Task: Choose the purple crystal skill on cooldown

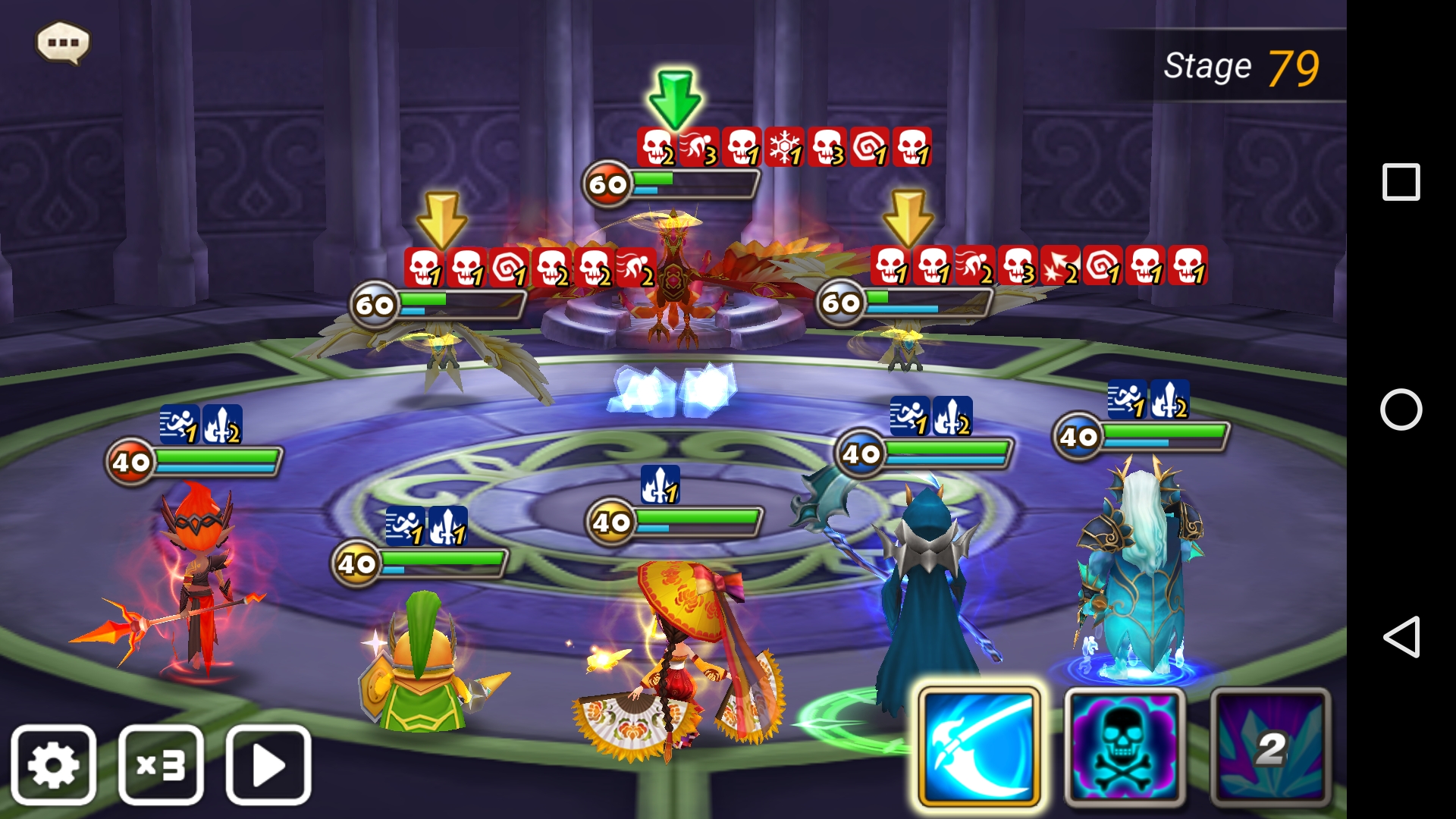Action: [1270, 747]
